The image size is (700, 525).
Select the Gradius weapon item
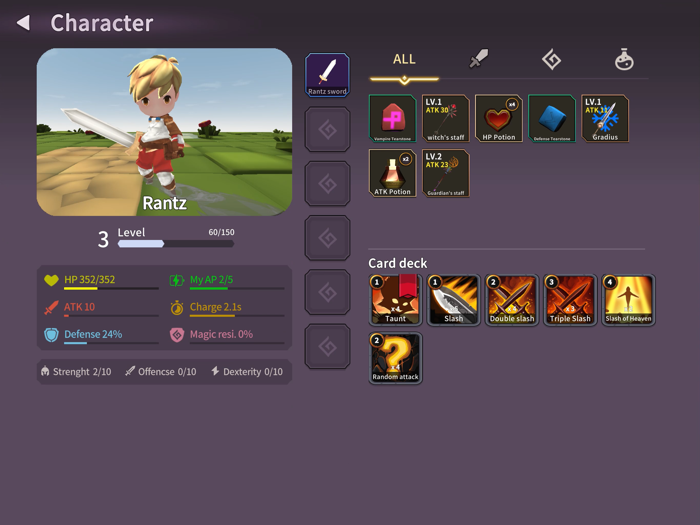click(605, 119)
